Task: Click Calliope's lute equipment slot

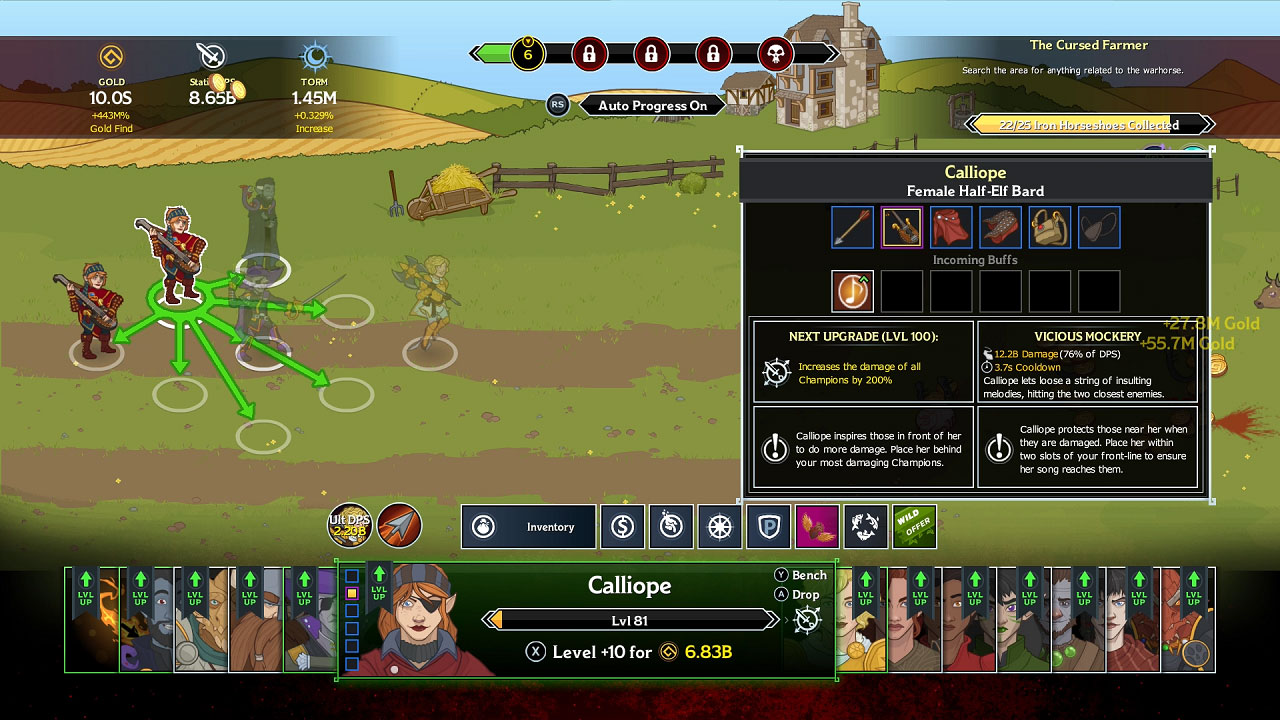Action: point(901,227)
